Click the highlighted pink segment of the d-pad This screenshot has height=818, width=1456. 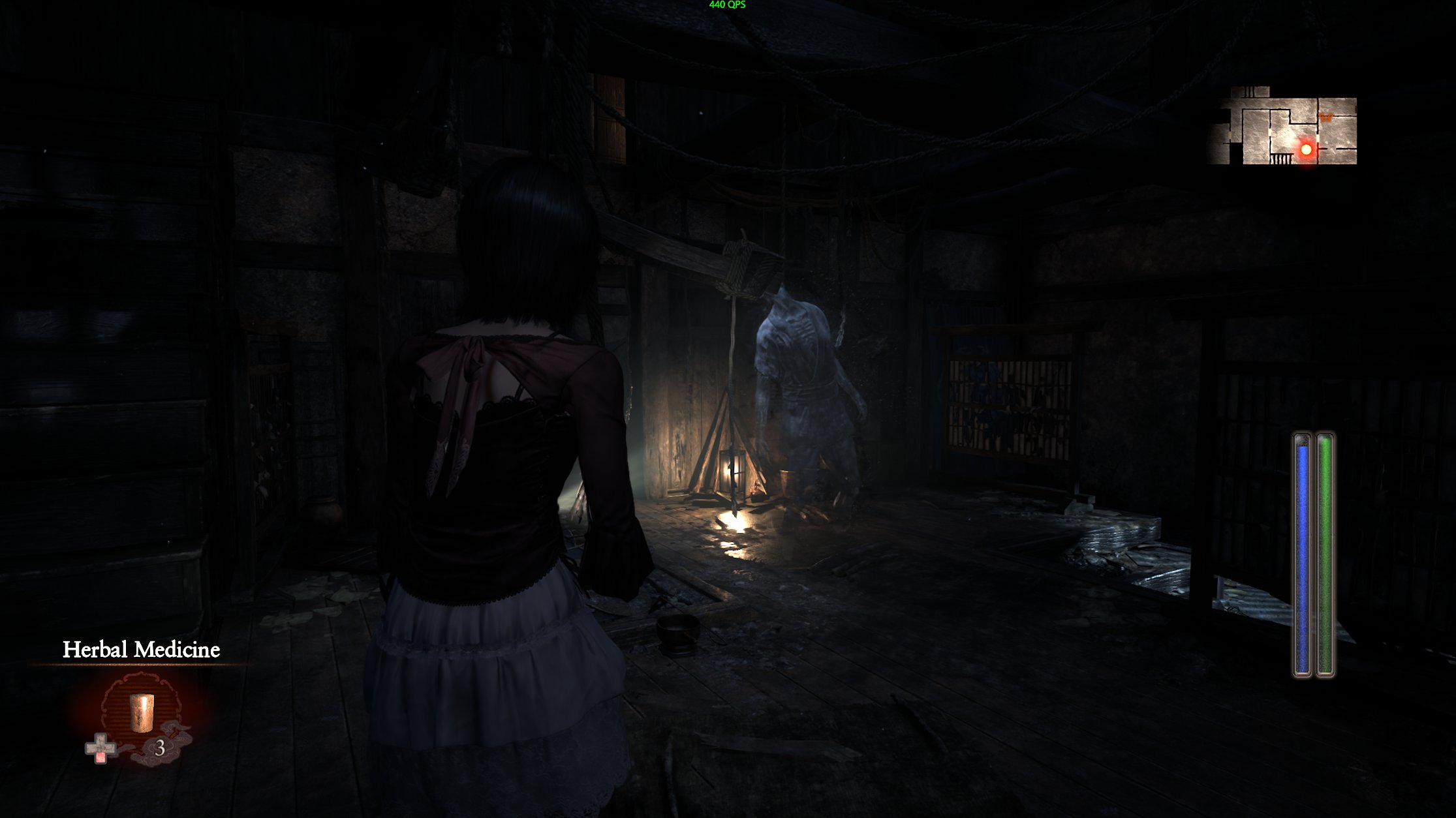point(101,757)
